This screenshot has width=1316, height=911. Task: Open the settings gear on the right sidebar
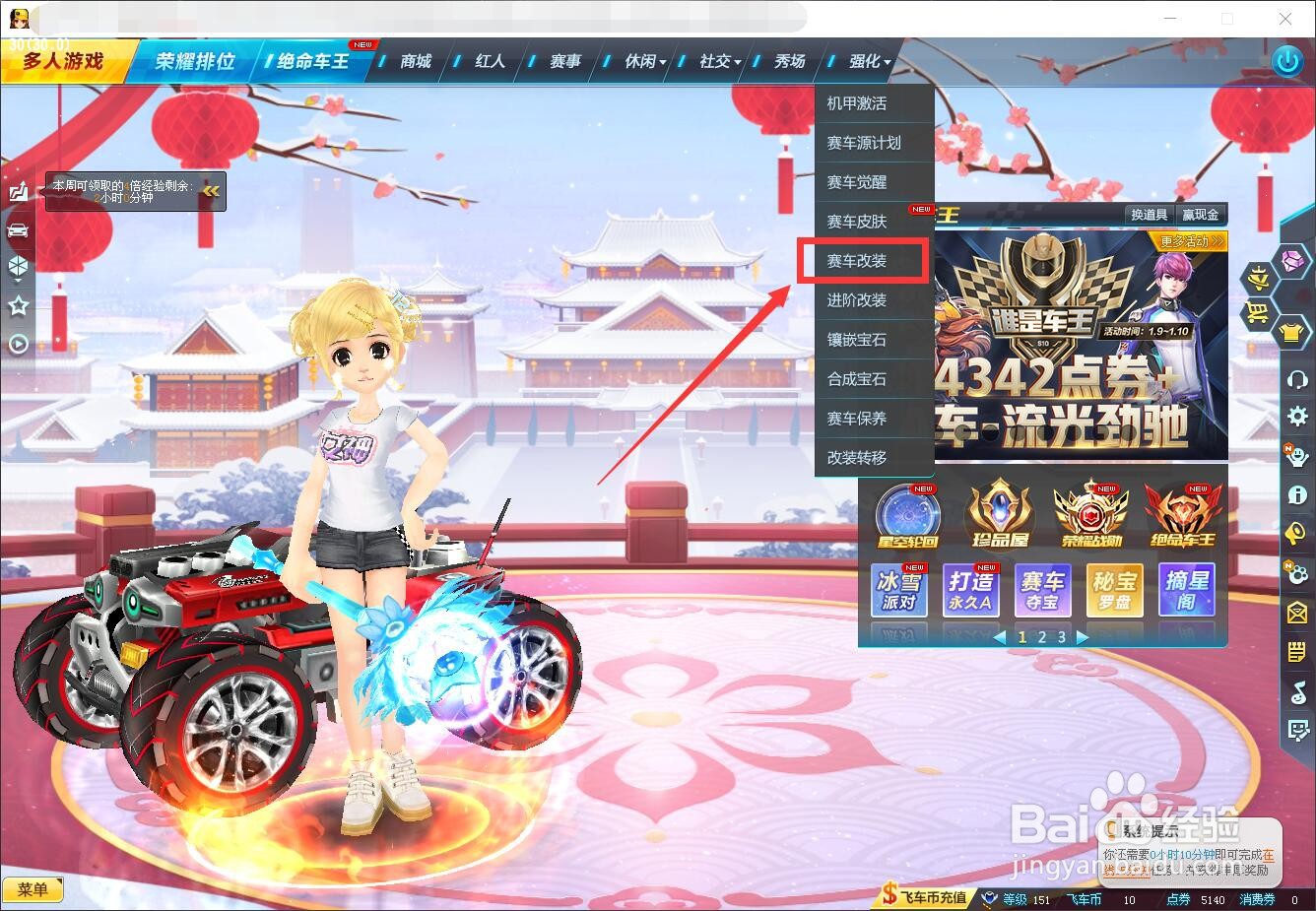(1296, 417)
